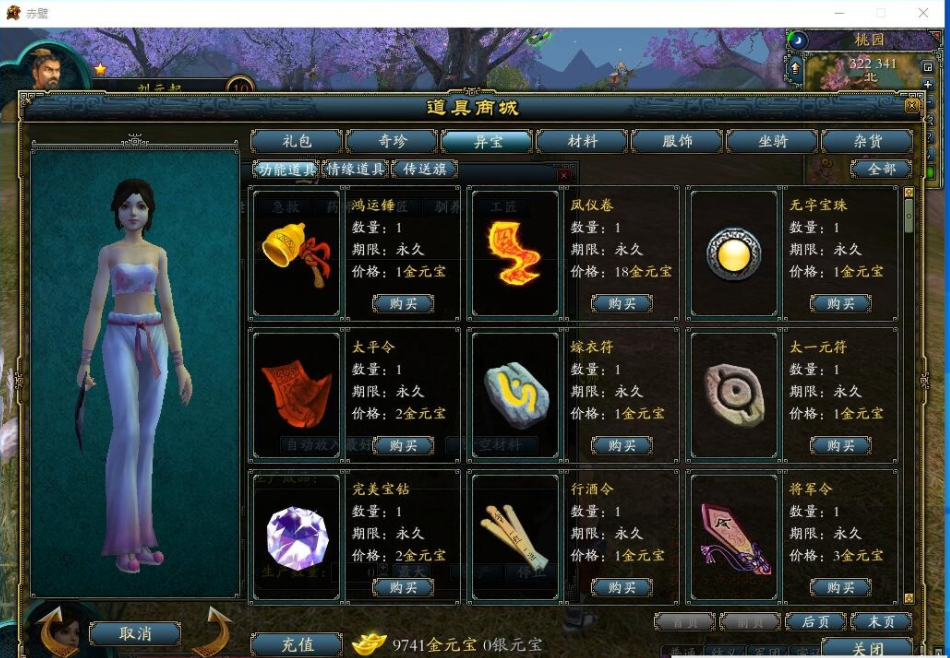Image resolution: width=950 pixels, height=658 pixels.
Task: Buy the 鸿运锤 item
Action: [x=404, y=303]
